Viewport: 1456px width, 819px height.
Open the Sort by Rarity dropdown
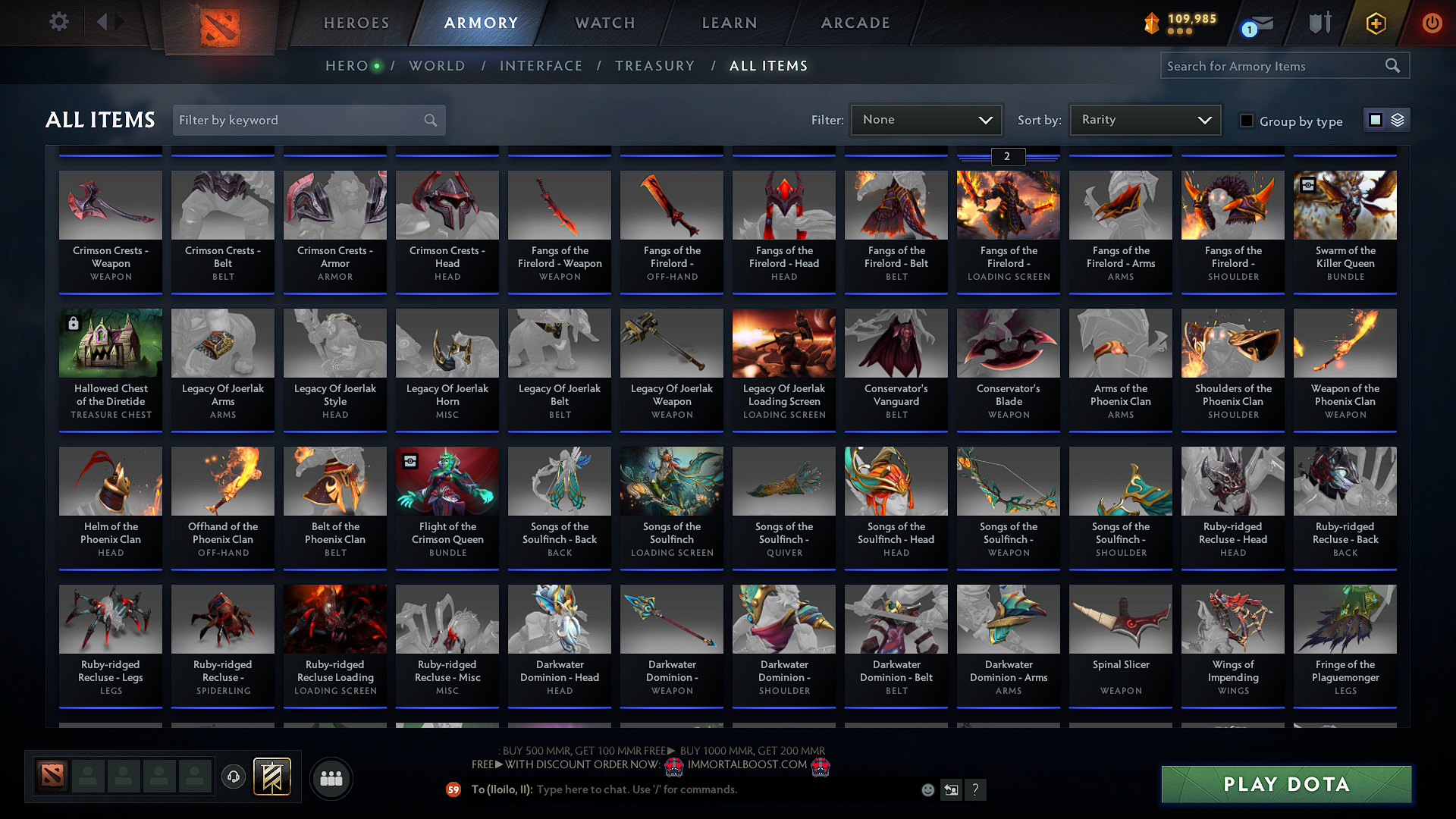pos(1144,119)
